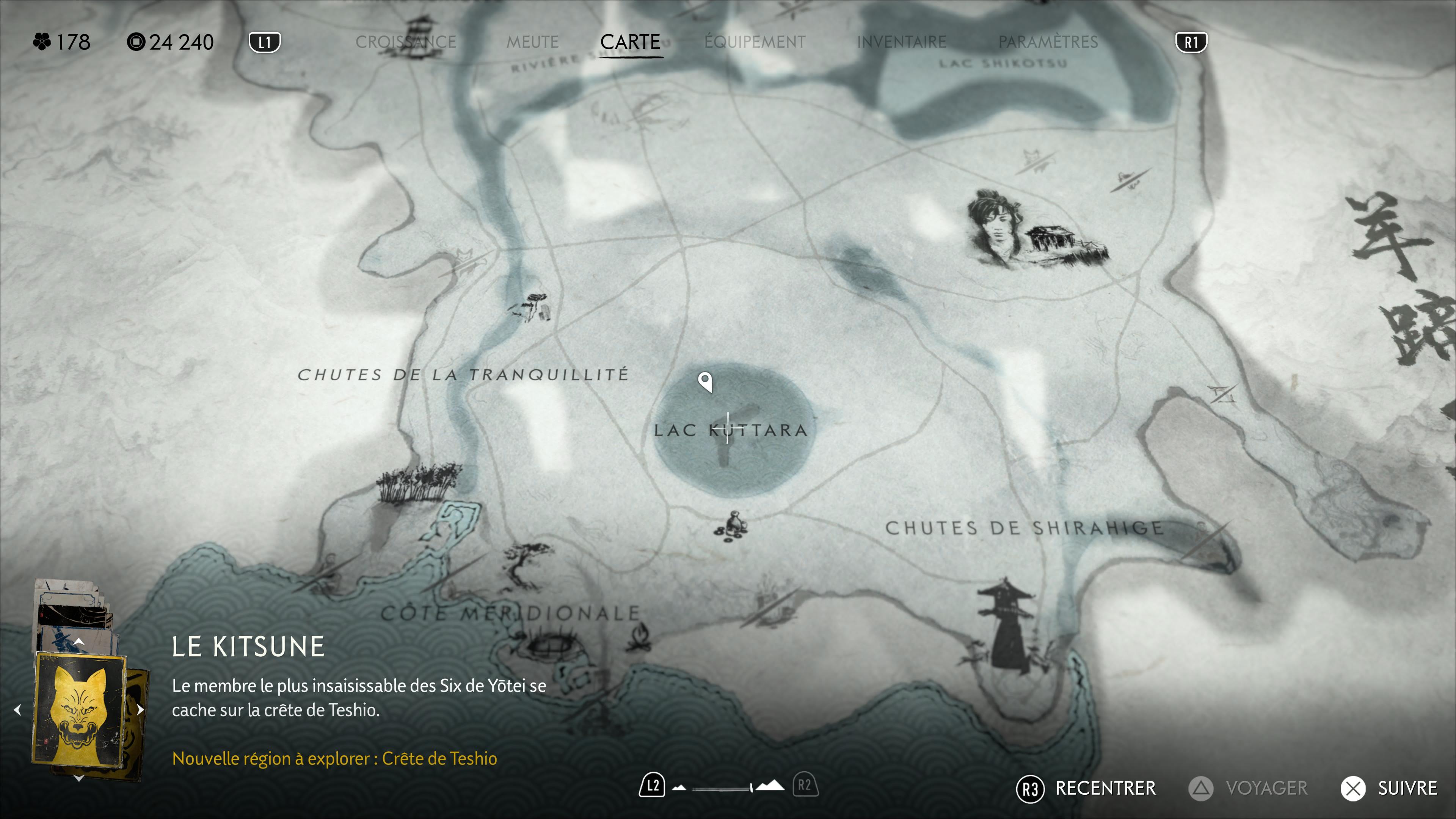Select the white location pin on Lac Kuttara
The width and height of the screenshot is (1456, 819).
[705, 381]
